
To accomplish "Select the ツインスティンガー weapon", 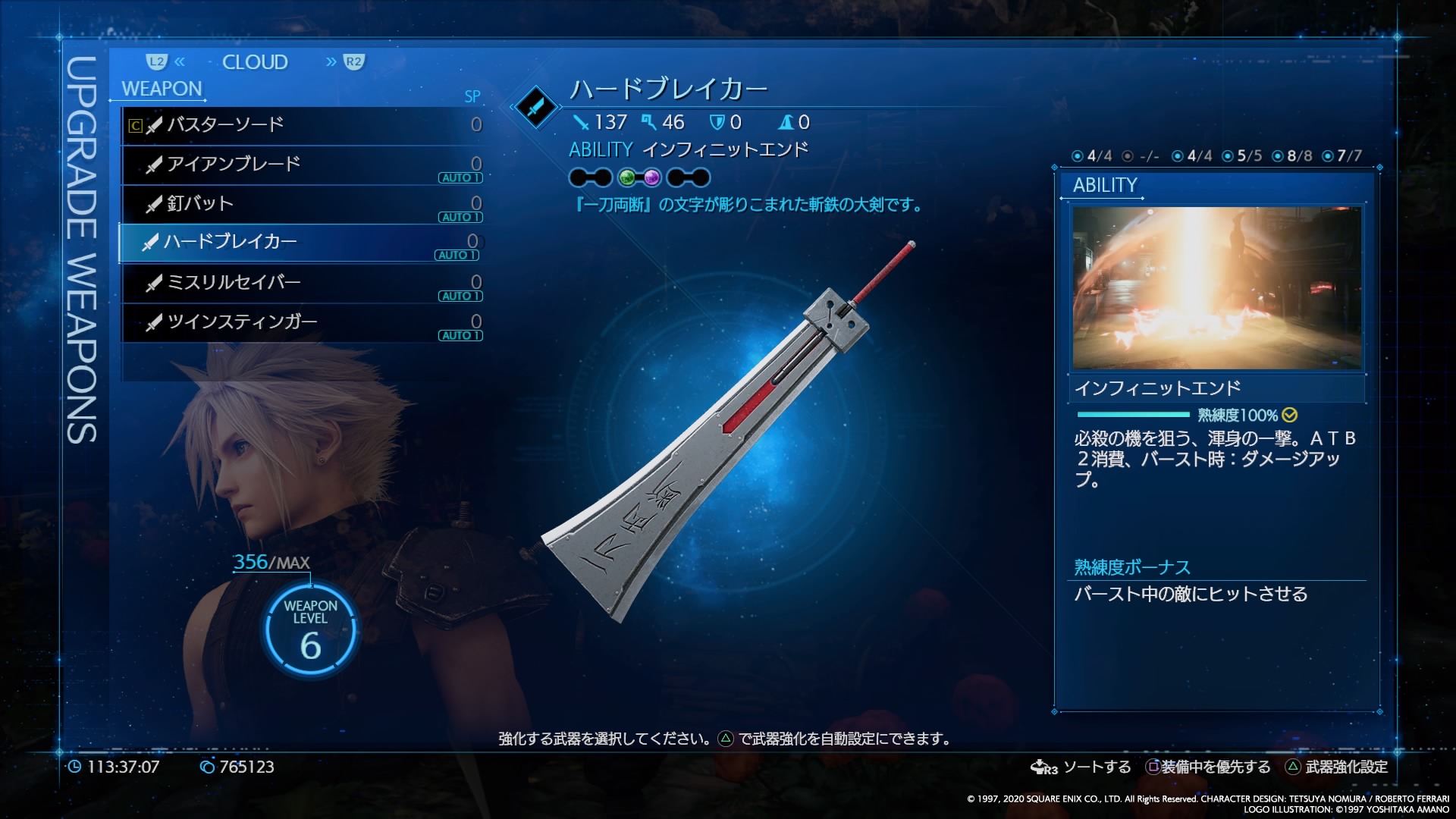I will tap(302, 322).
